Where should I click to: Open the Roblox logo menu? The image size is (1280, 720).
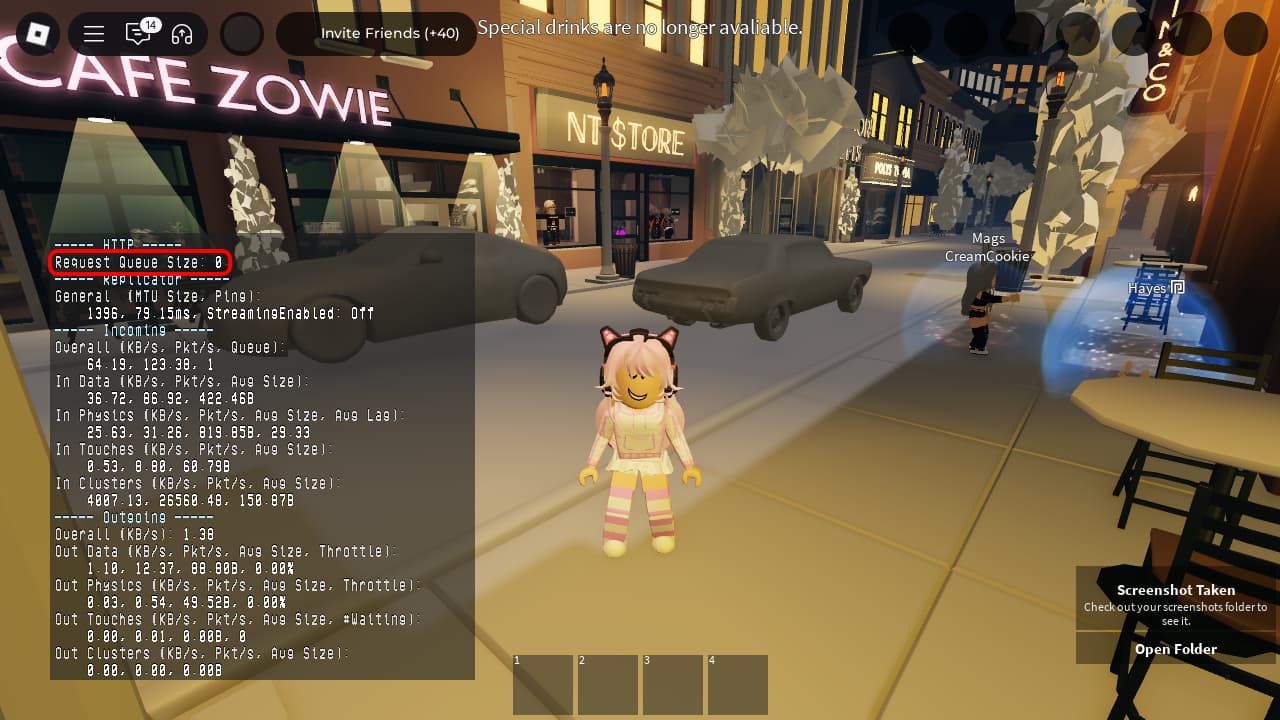click(x=37, y=34)
